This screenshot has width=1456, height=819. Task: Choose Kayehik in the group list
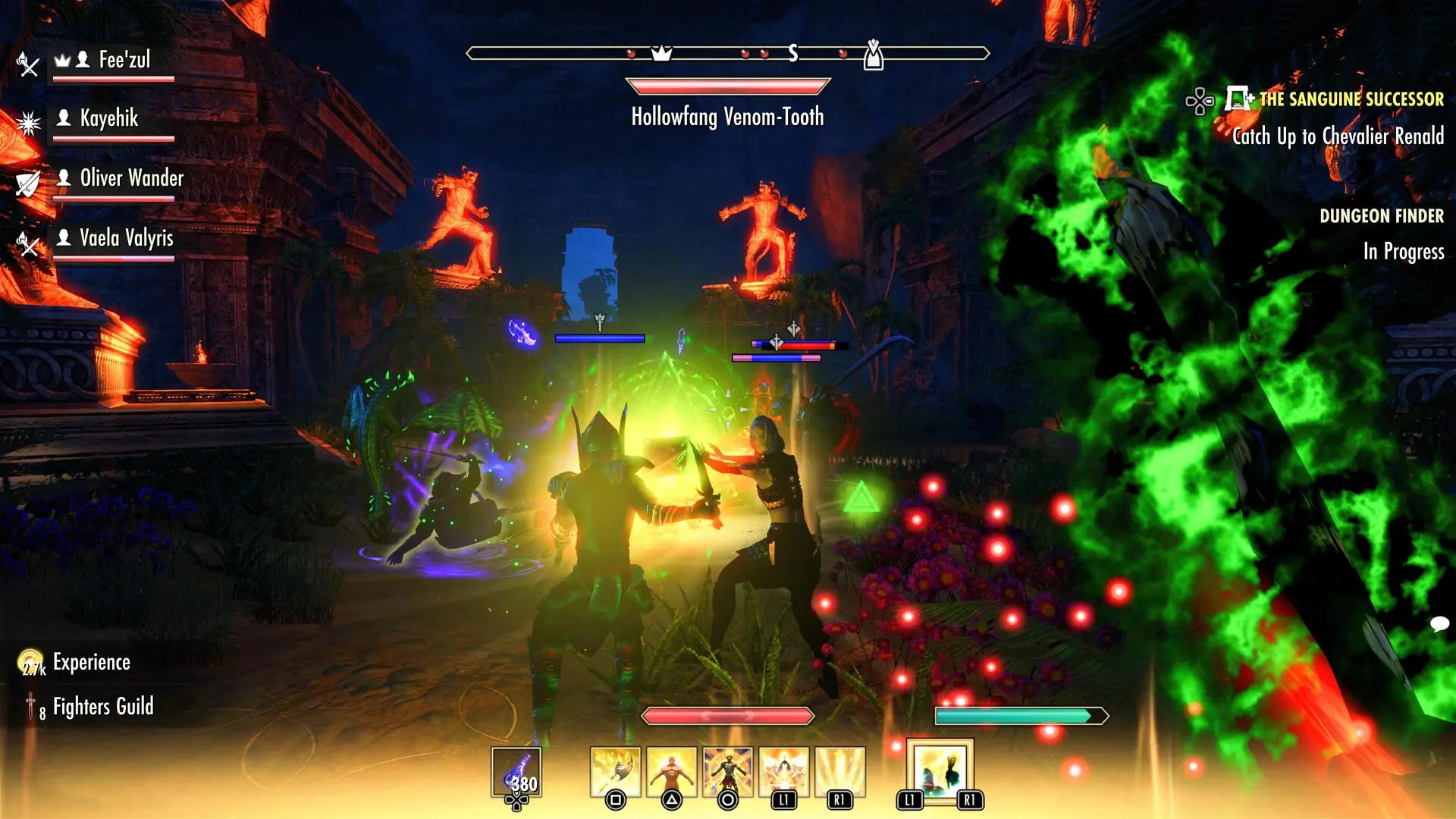click(x=109, y=119)
